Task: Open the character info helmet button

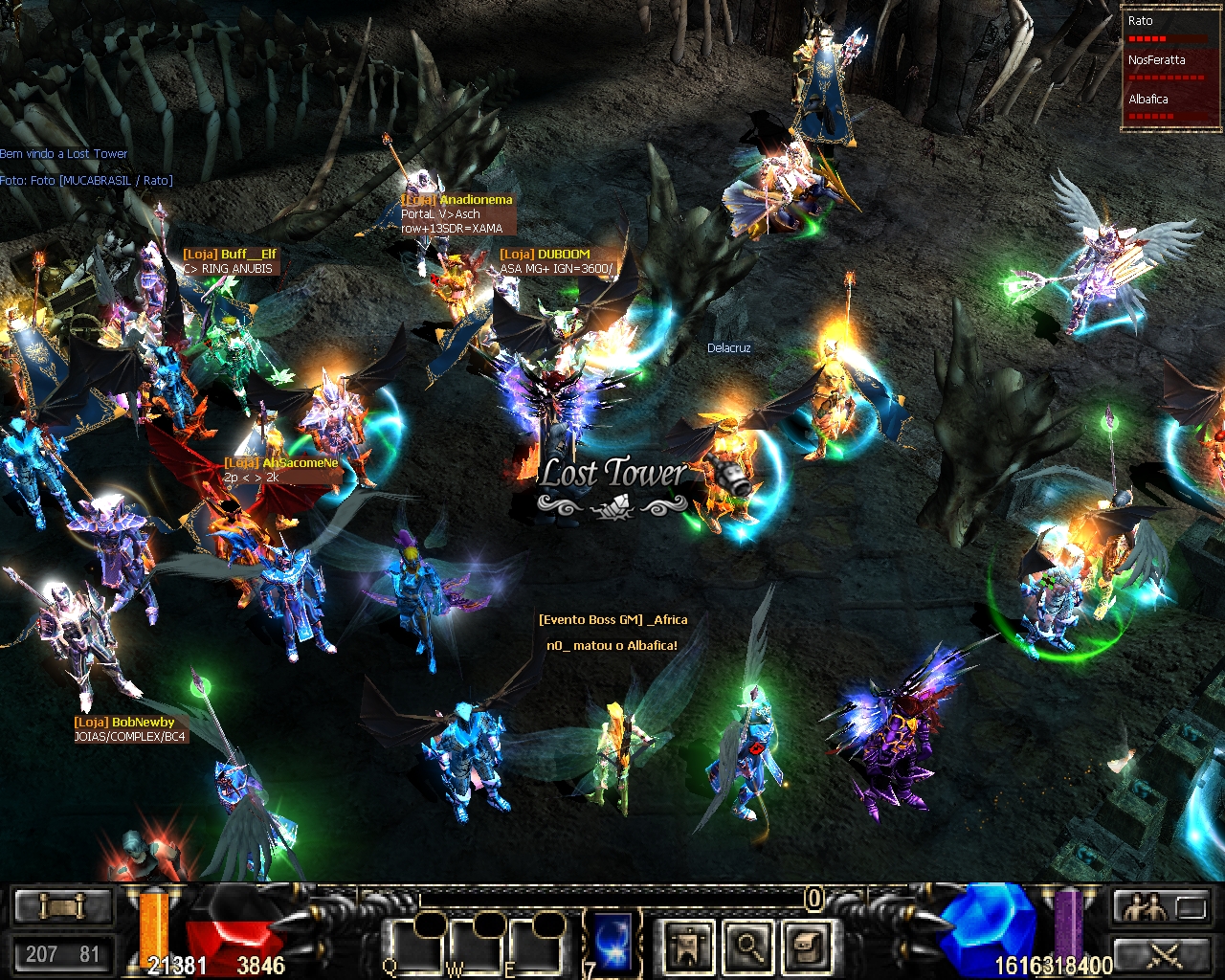Action: pos(689,946)
